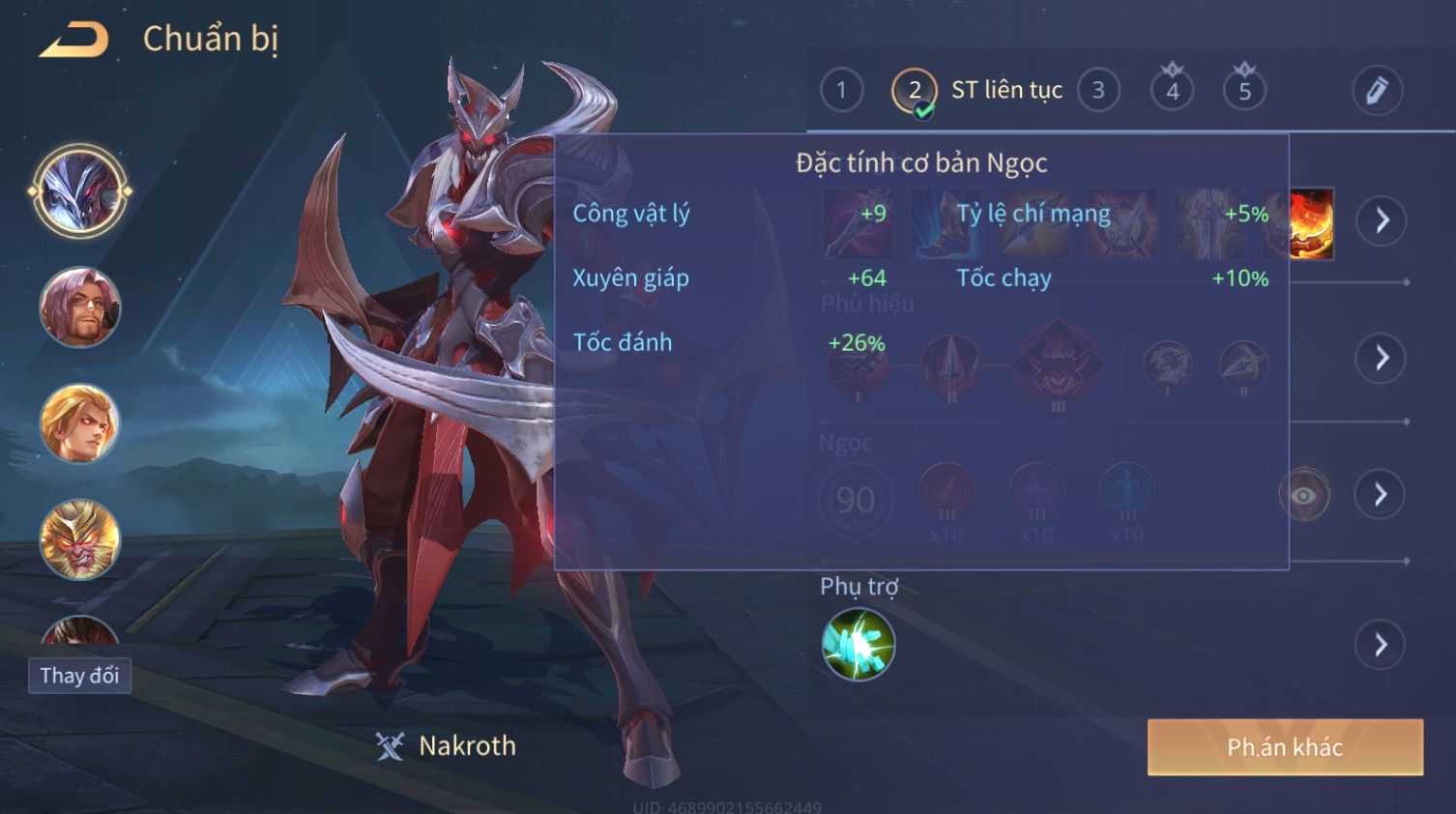The image size is (1456, 814).
Task: Expand the Phù hiệu section arrow
Action: (1381, 358)
